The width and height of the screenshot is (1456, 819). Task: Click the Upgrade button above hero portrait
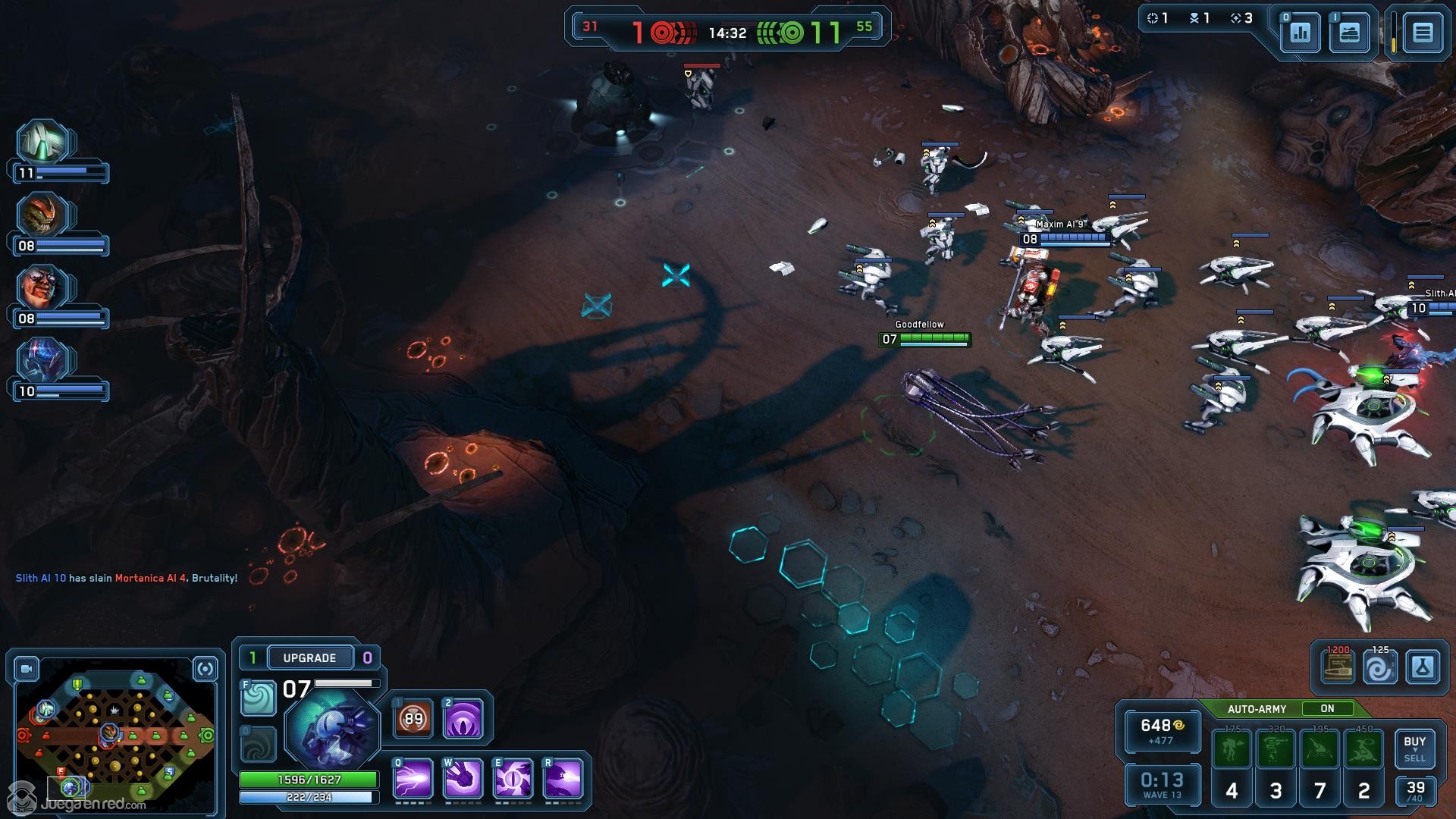tap(309, 657)
